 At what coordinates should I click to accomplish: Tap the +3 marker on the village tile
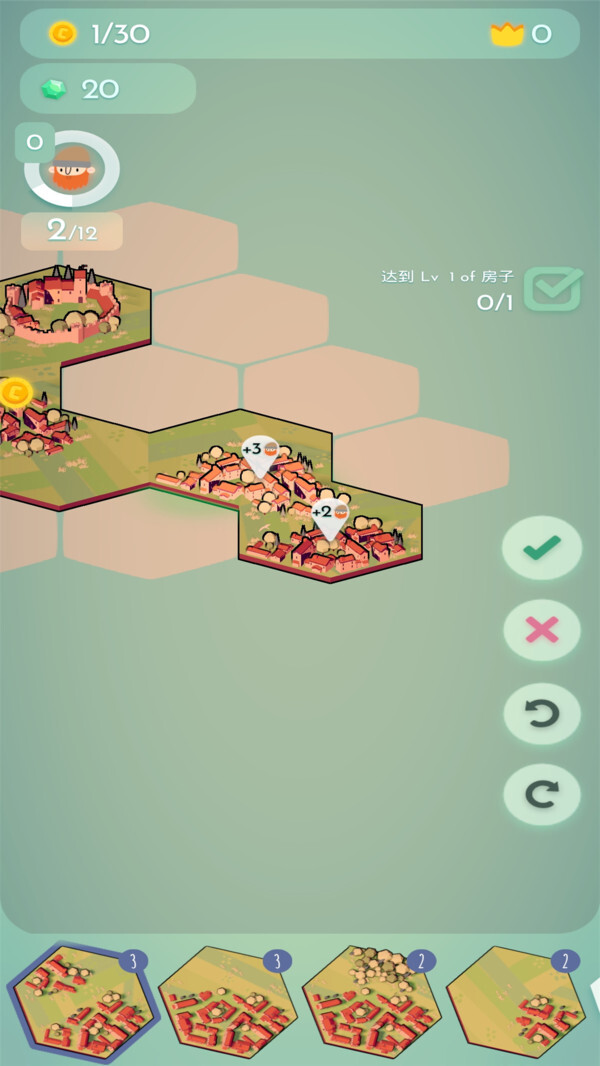click(259, 453)
